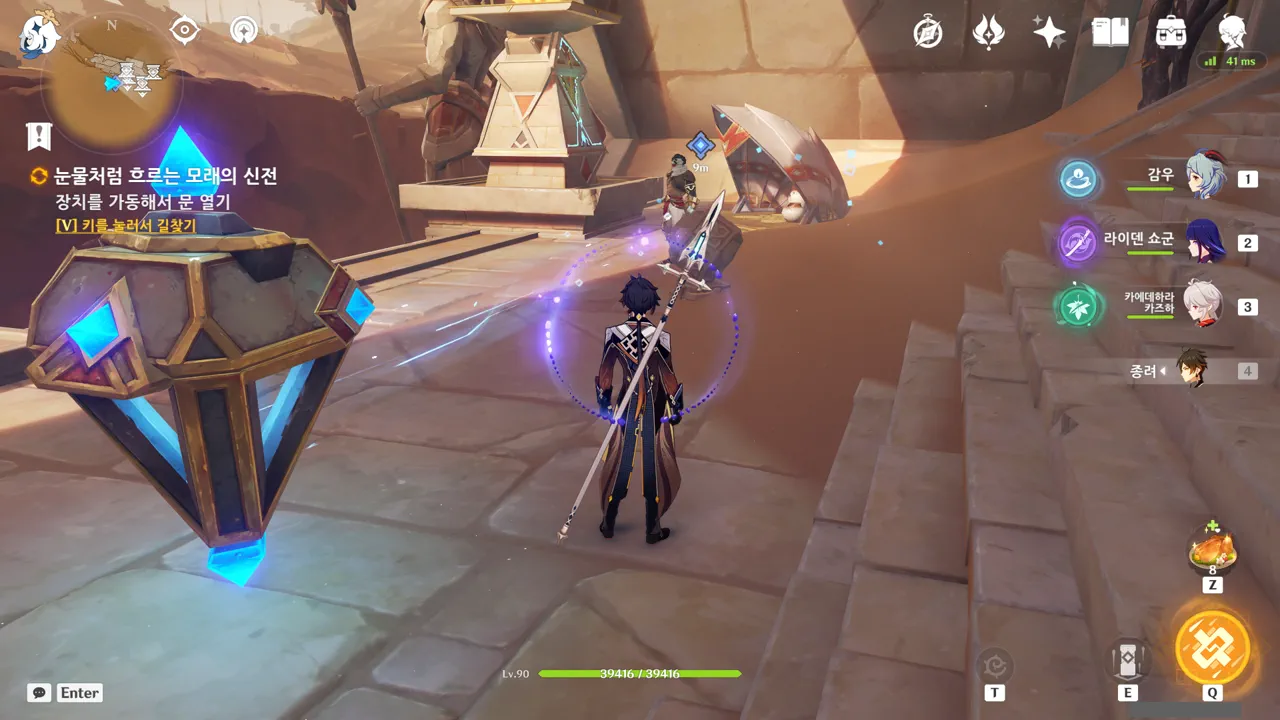Viewport: 1280px width, 720px height.
Task: Open the compass events icon
Action: point(928,33)
